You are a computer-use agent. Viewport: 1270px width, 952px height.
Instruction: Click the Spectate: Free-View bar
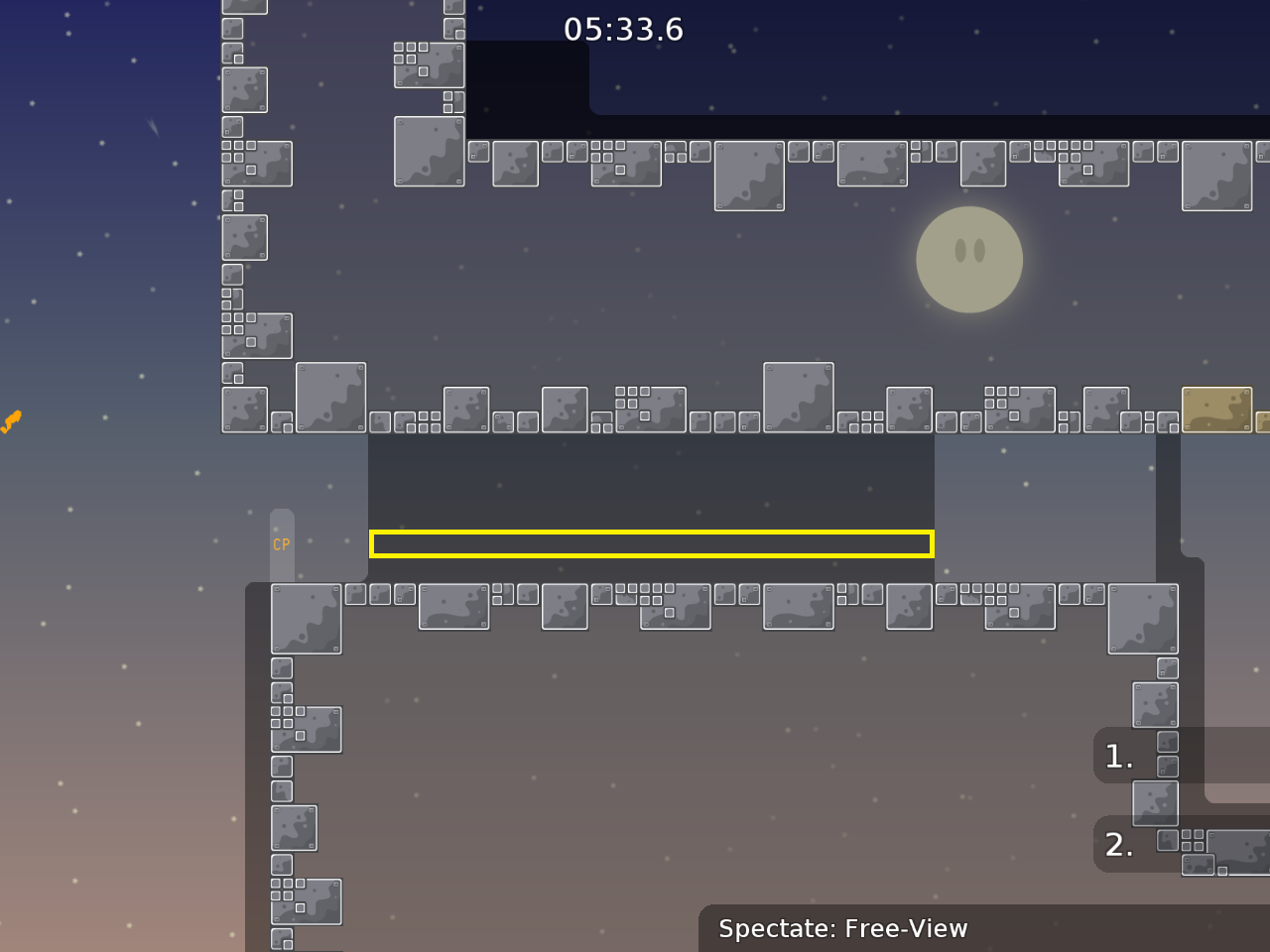point(842,929)
